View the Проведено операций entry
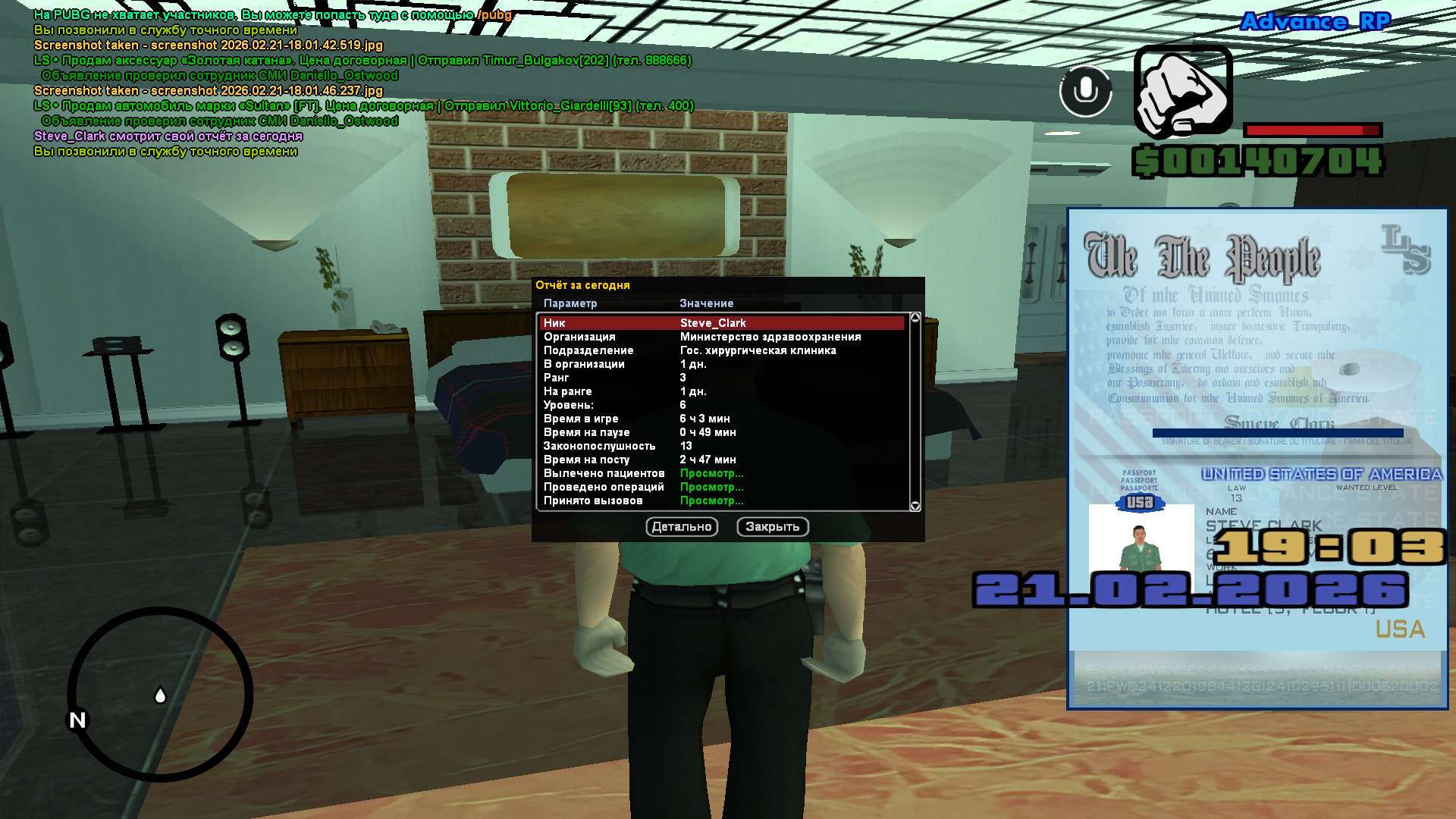This screenshot has height=819, width=1456. click(711, 487)
